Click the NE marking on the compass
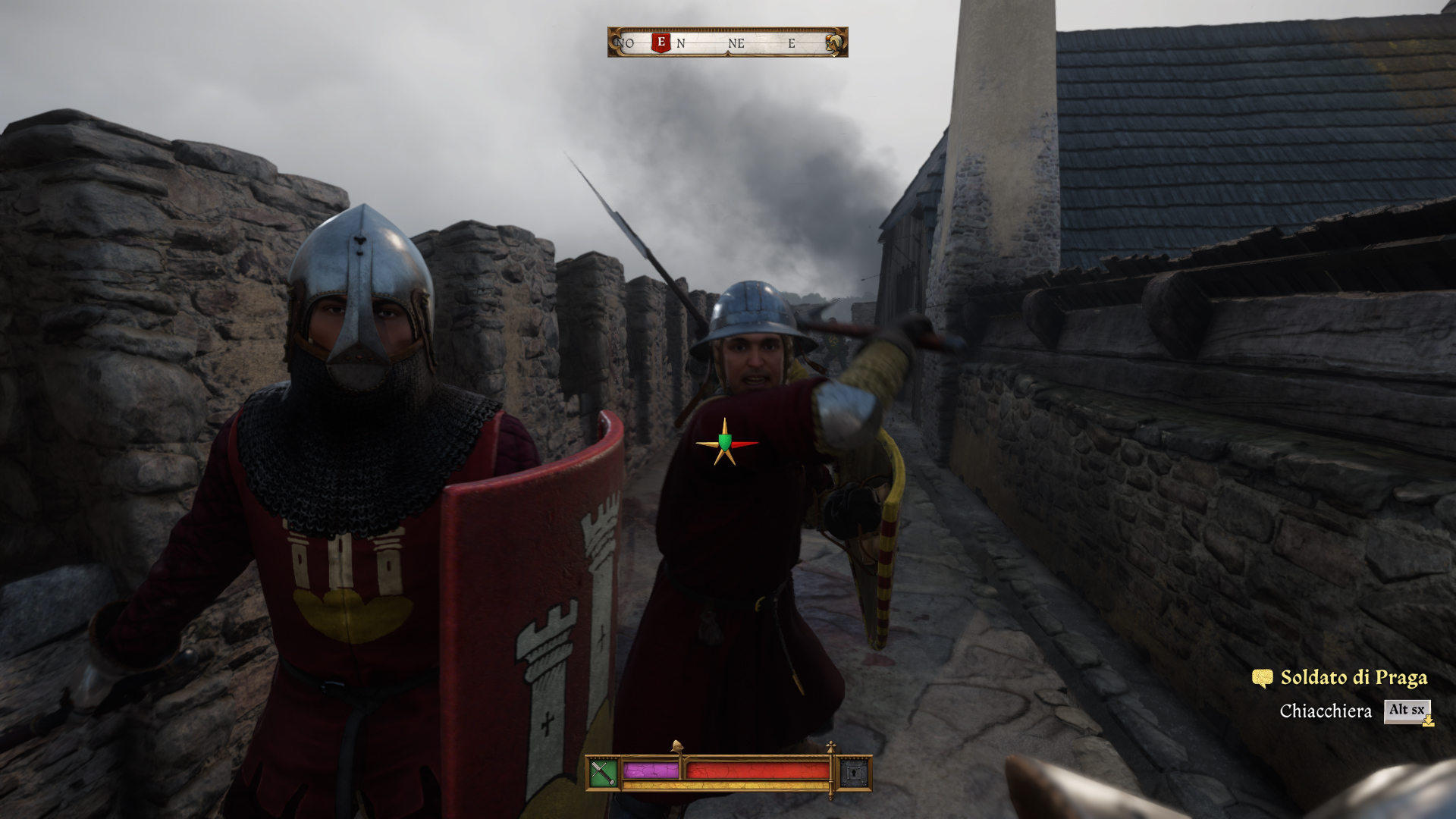1456x819 pixels. 736,43
